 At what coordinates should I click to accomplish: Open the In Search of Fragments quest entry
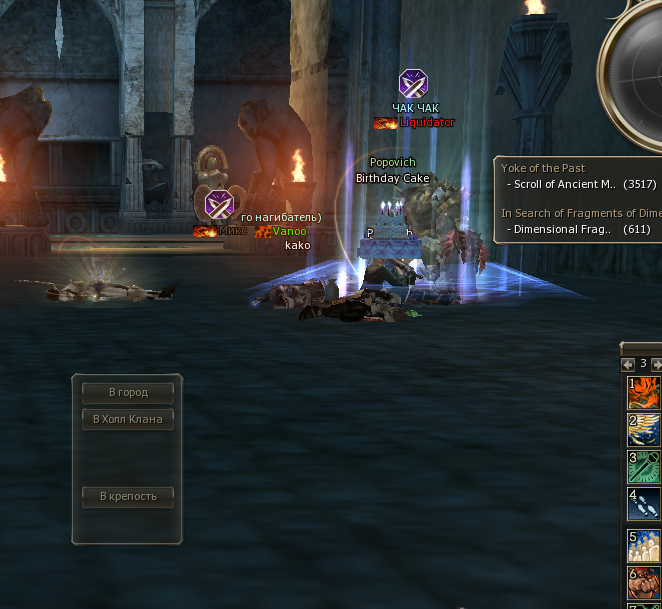tap(580, 213)
